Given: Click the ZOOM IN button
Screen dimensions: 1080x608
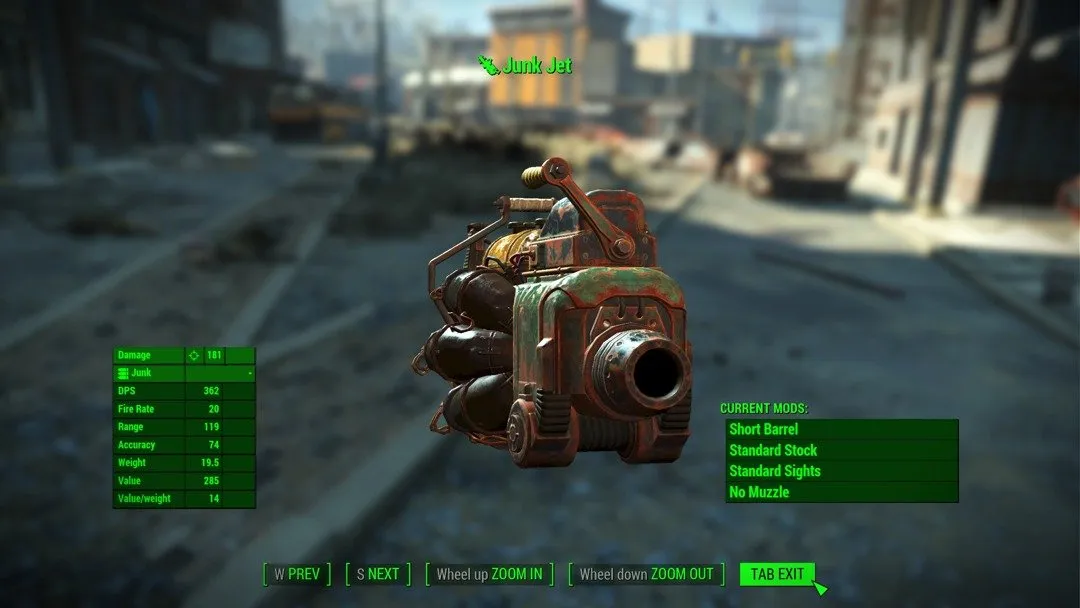Looking at the screenshot, I should (x=489, y=574).
